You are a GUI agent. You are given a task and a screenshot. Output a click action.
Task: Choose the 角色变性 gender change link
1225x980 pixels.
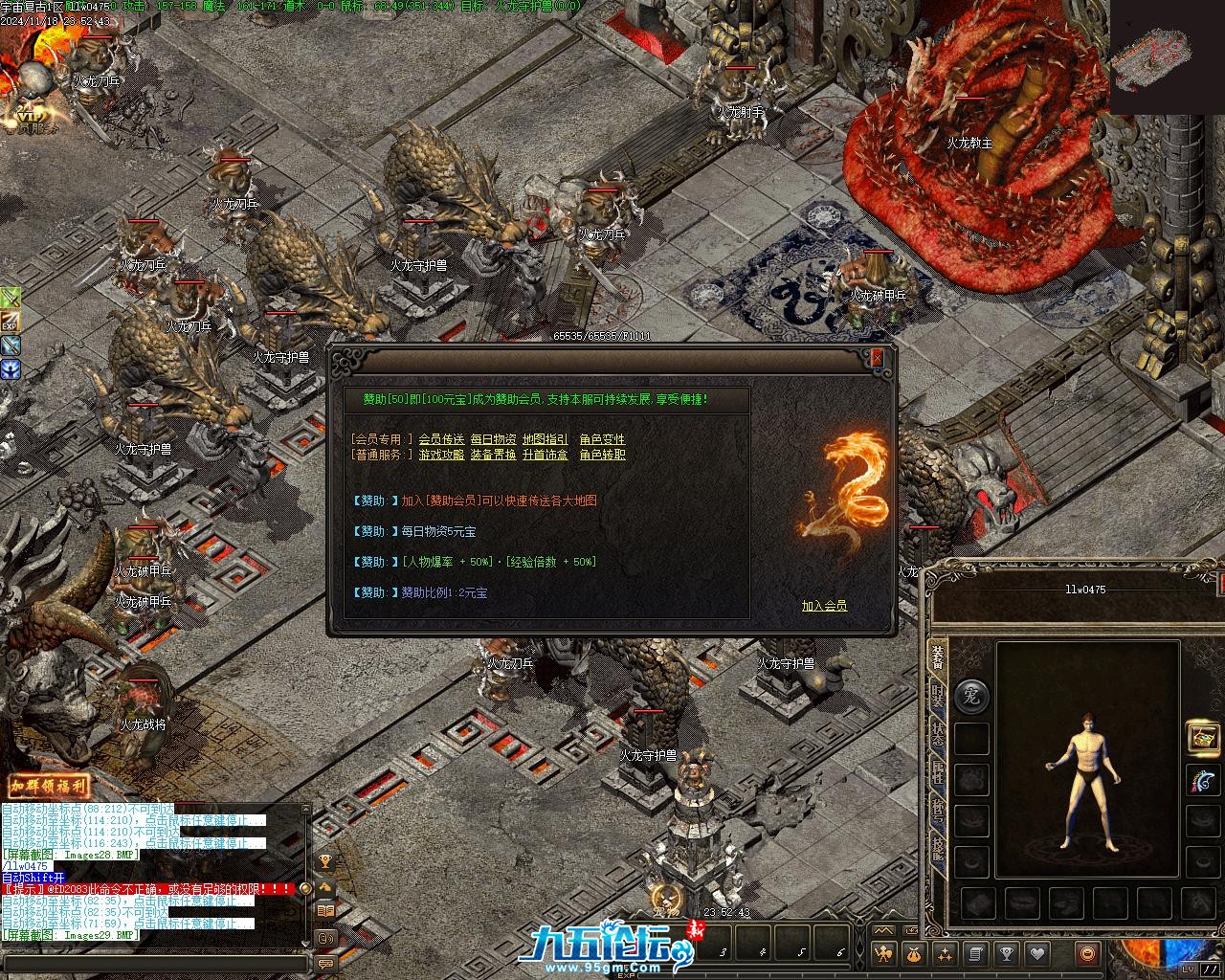click(x=602, y=439)
